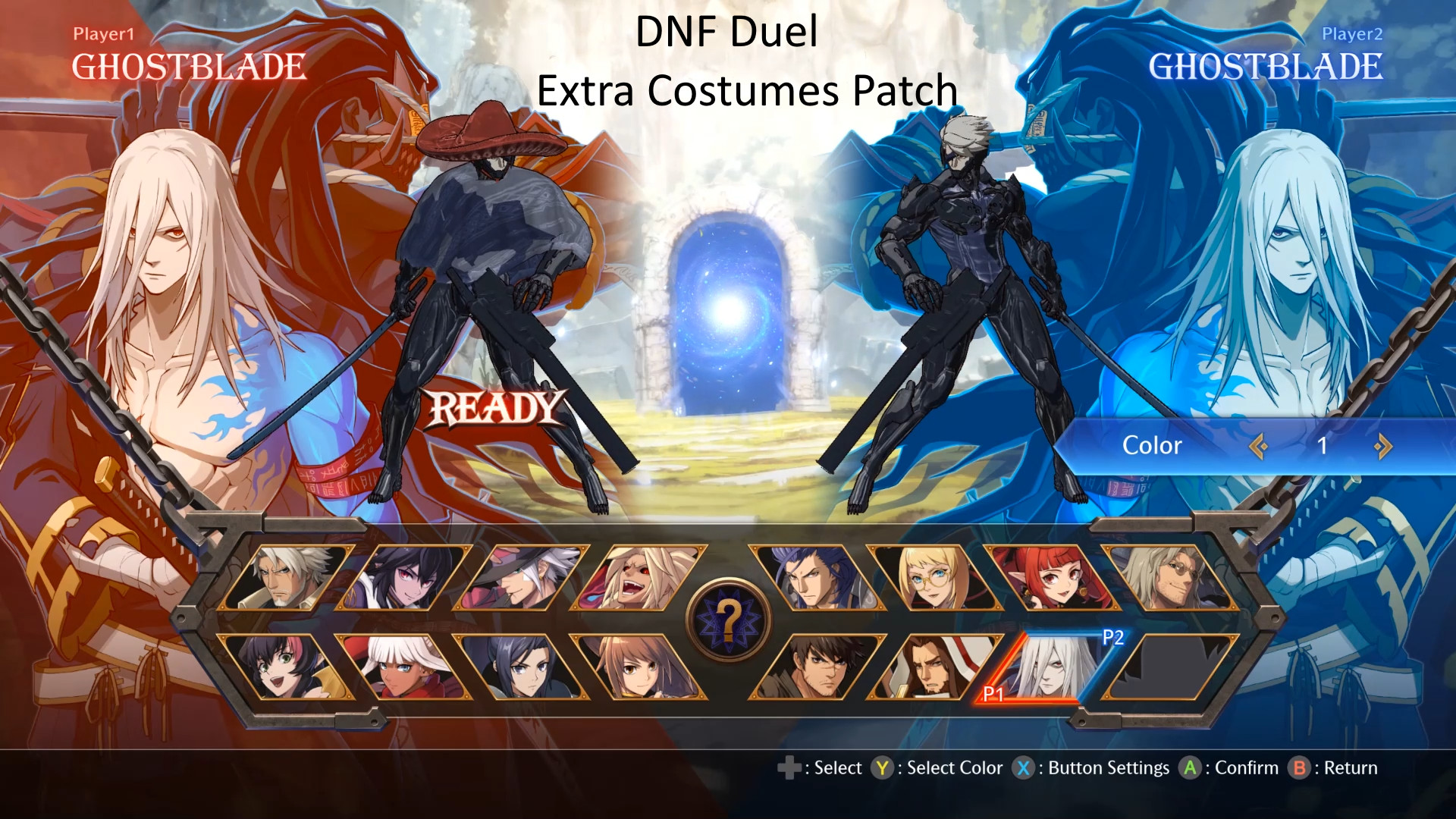Click the left arrow on the Color selector
The image size is (1456, 819).
(x=1260, y=447)
